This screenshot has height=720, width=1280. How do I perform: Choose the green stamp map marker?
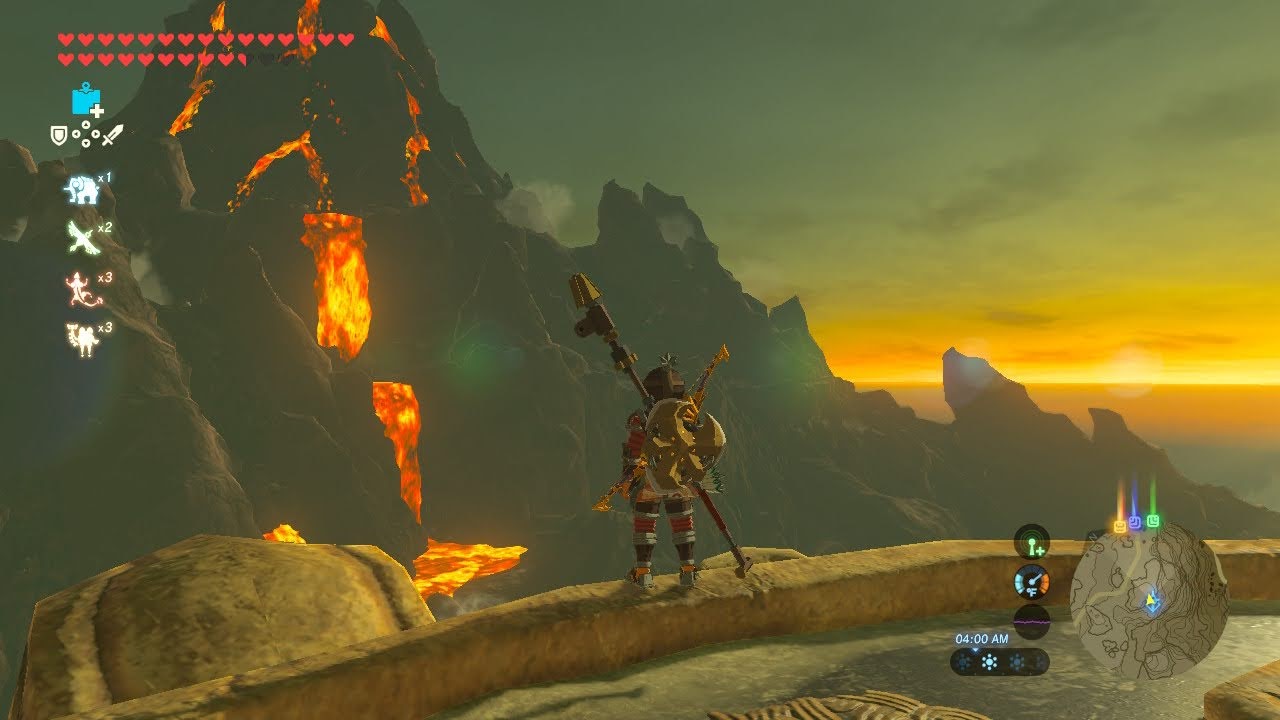pos(1153,521)
